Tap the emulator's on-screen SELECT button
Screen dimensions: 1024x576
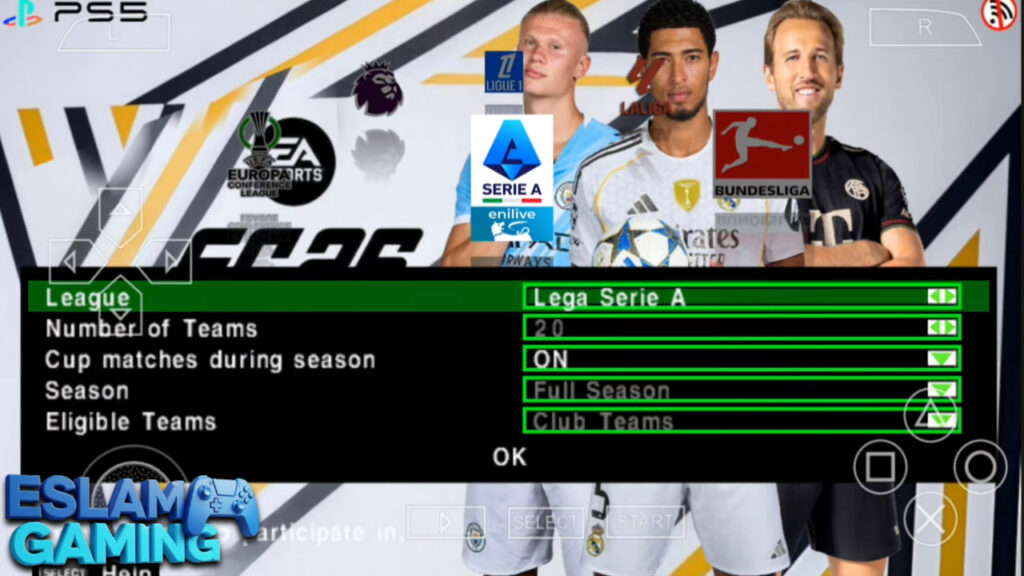546,522
